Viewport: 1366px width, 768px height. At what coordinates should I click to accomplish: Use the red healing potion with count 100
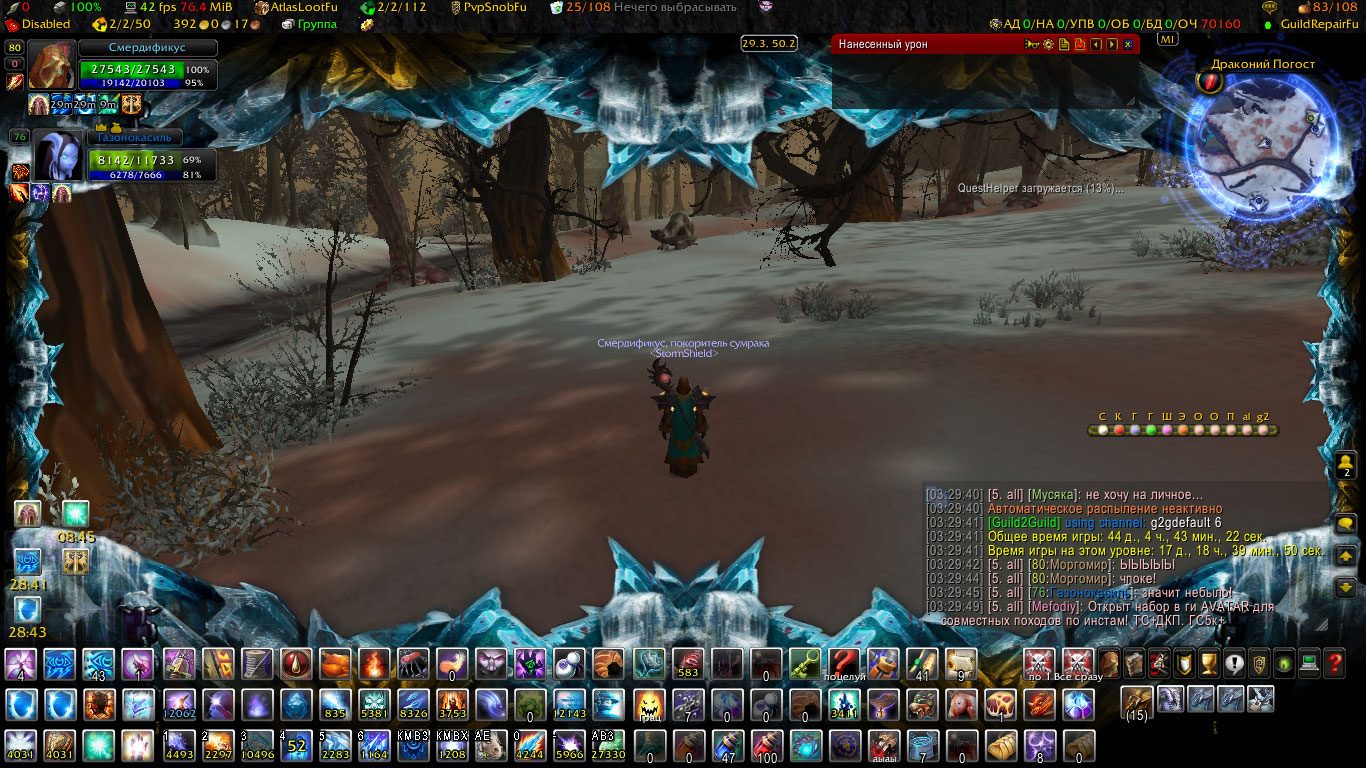tap(765, 746)
